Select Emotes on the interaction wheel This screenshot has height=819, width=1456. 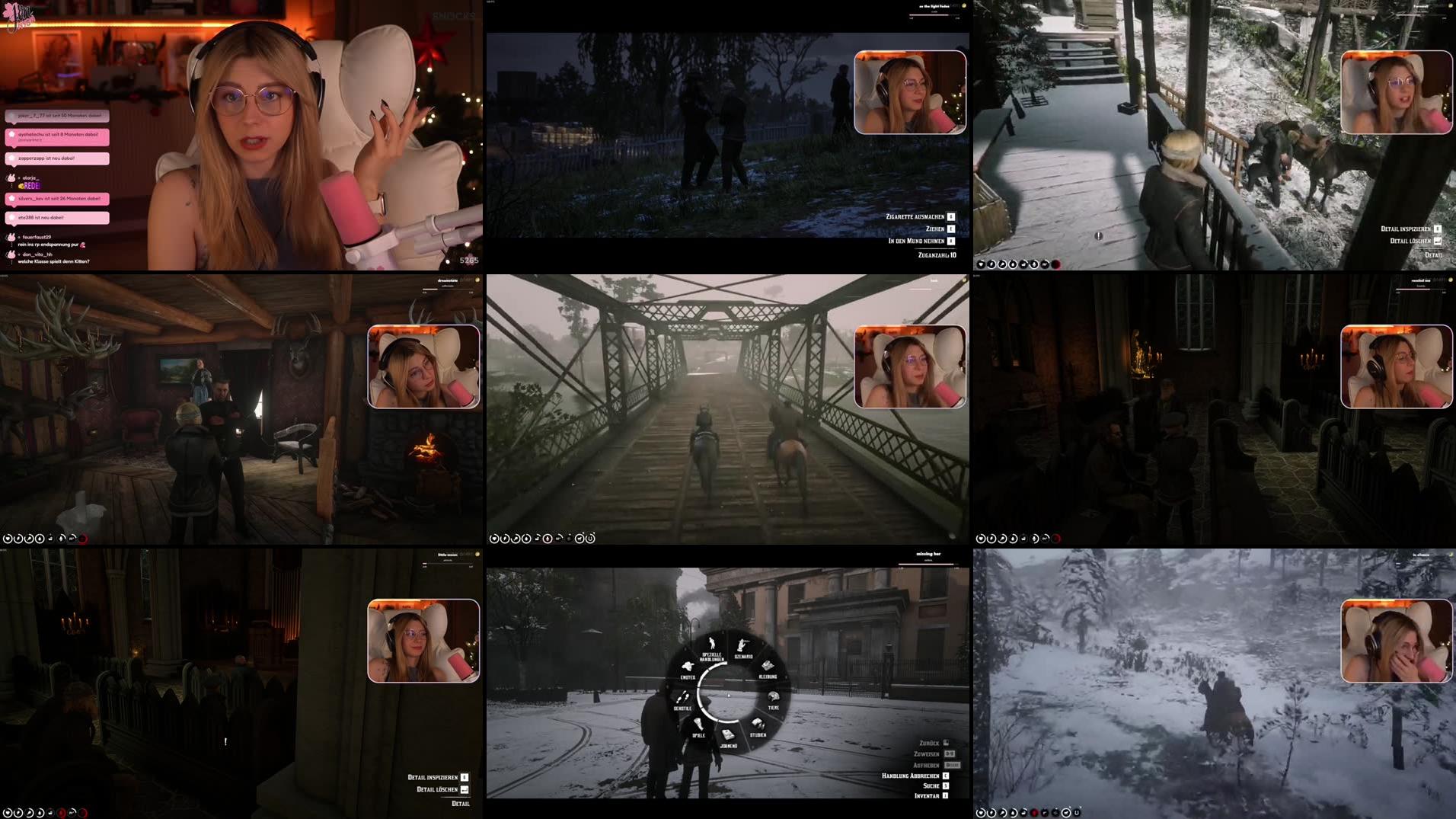tap(688, 667)
